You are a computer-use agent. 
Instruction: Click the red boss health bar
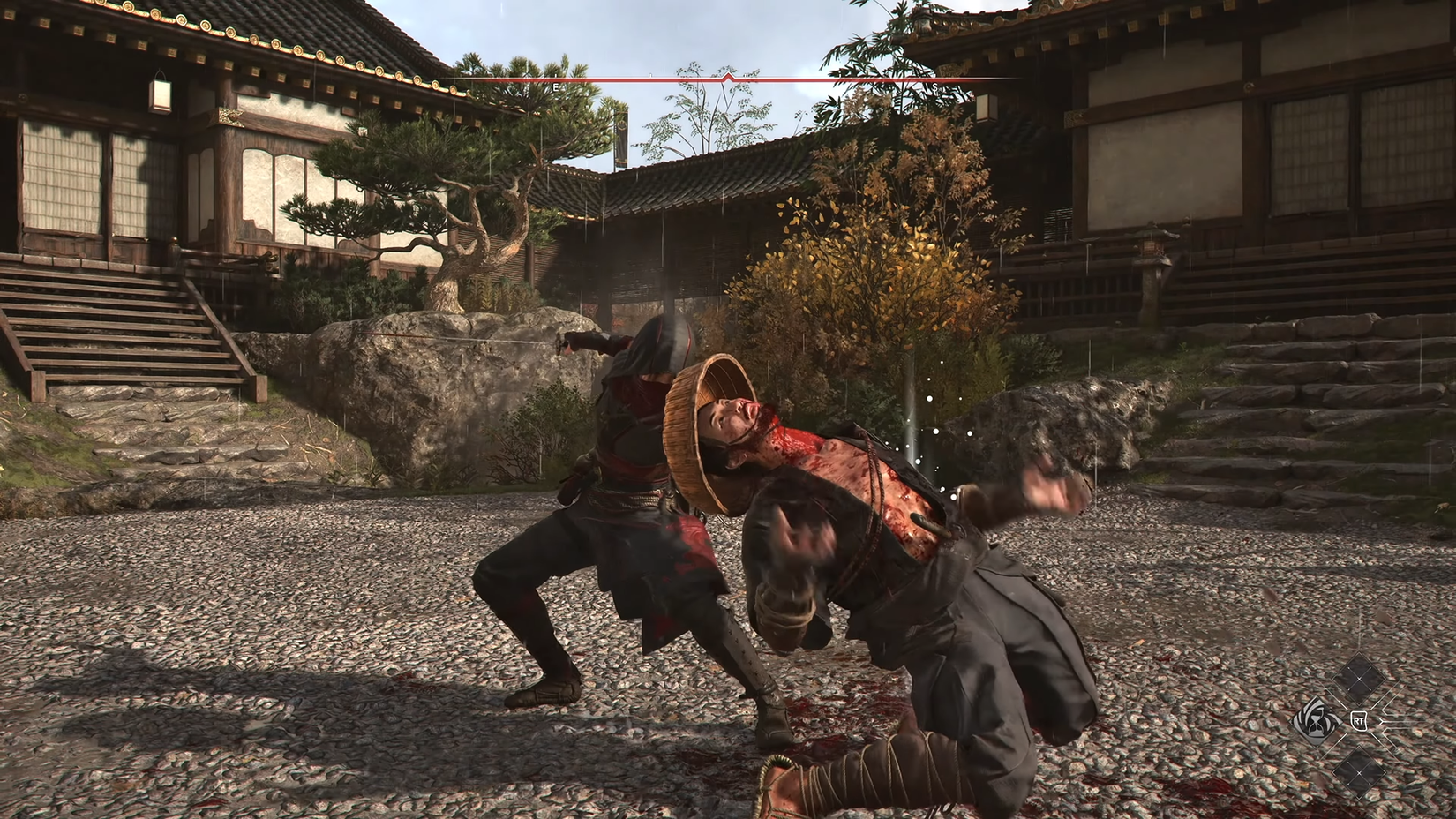[x=618, y=79]
